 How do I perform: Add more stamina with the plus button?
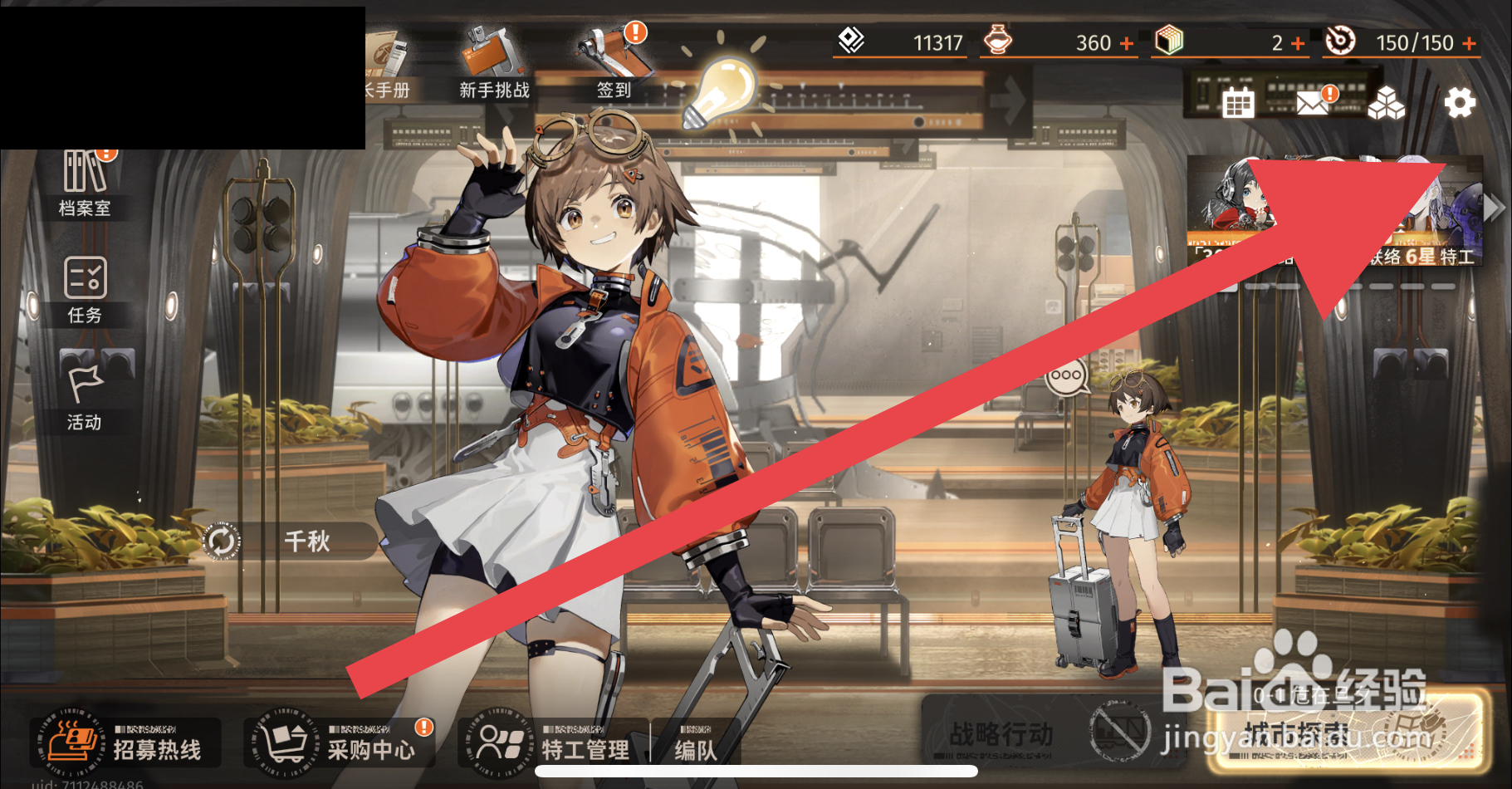click(1469, 43)
